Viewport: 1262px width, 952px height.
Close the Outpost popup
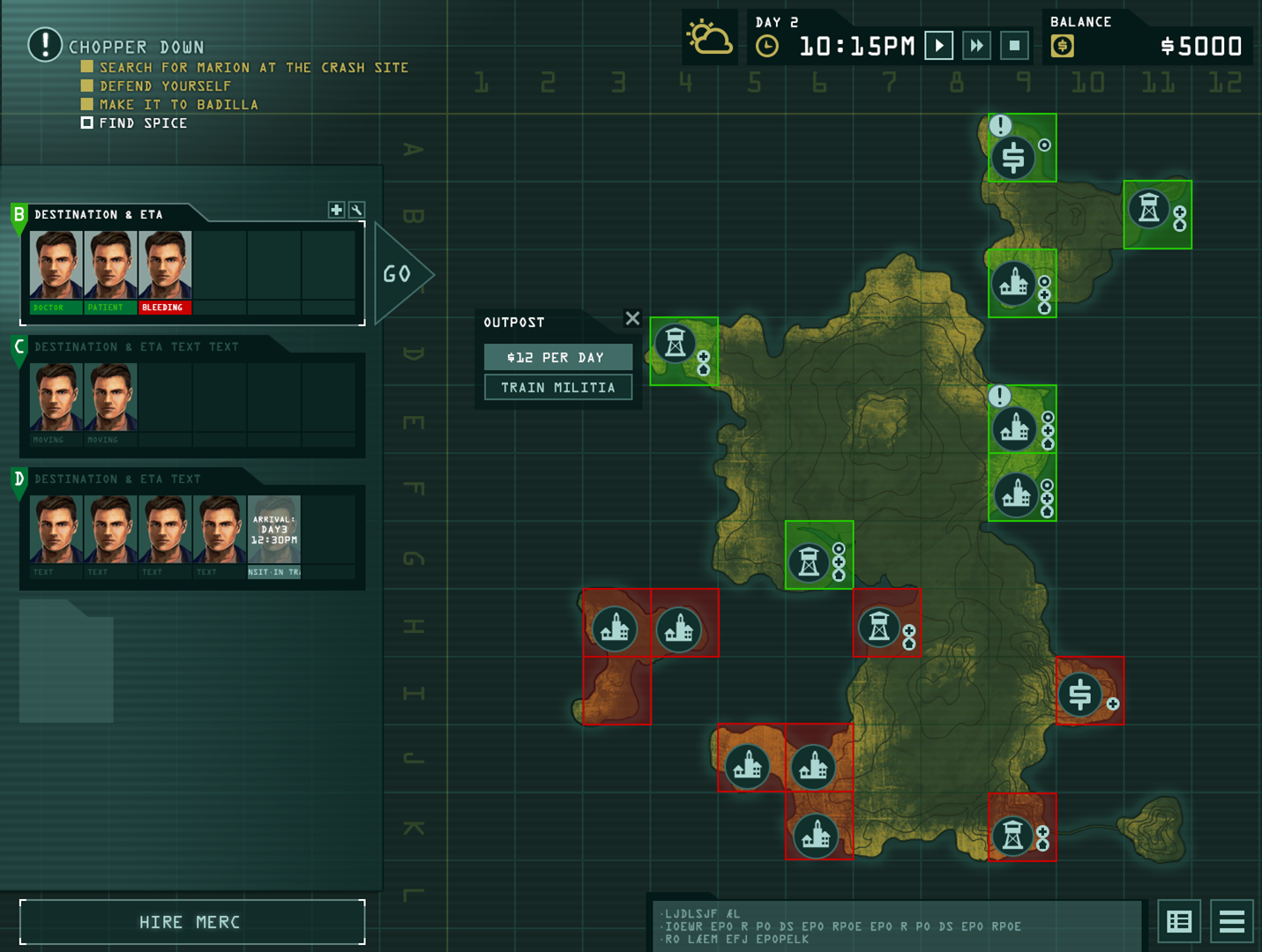632,318
